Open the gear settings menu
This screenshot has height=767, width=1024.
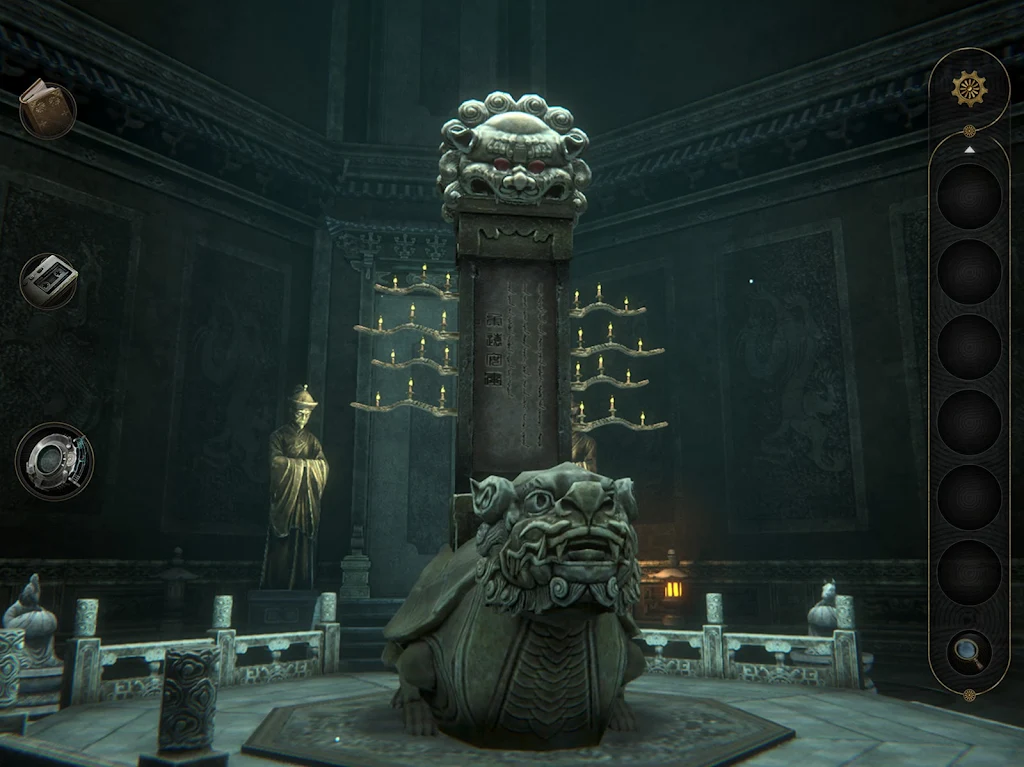(x=968, y=88)
